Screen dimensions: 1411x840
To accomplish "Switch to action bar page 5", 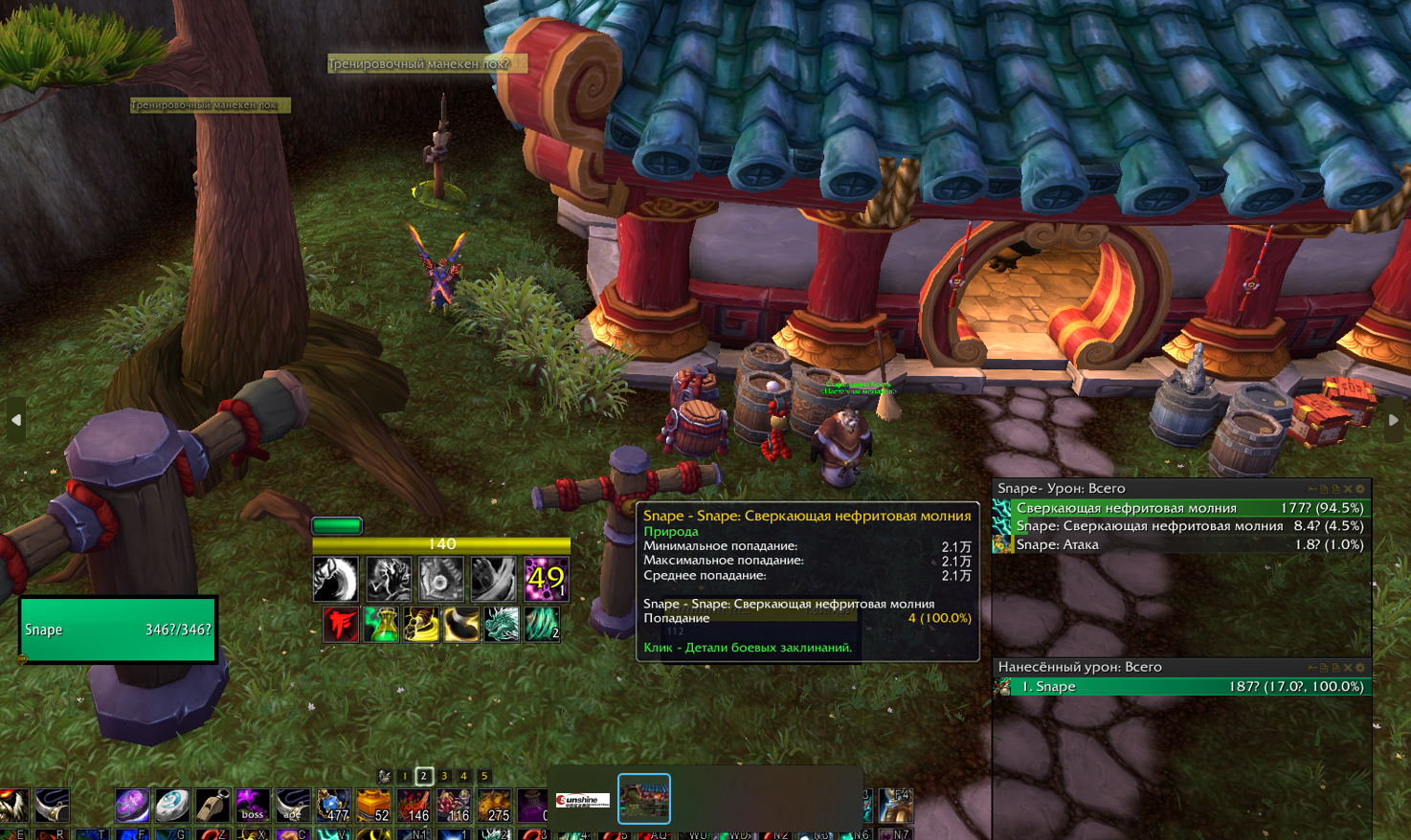I will coord(484,776).
